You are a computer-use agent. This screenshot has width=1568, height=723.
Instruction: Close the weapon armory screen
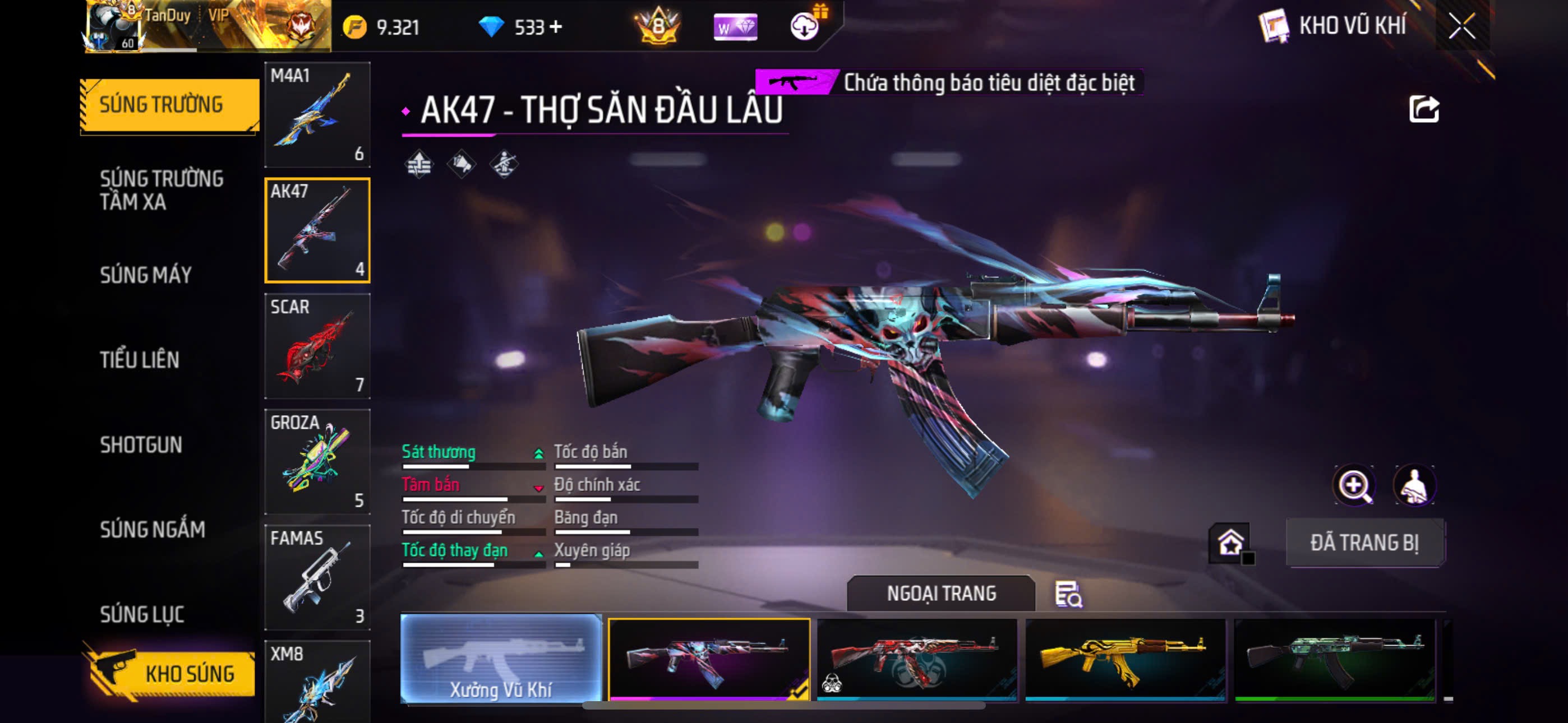click(1461, 26)
